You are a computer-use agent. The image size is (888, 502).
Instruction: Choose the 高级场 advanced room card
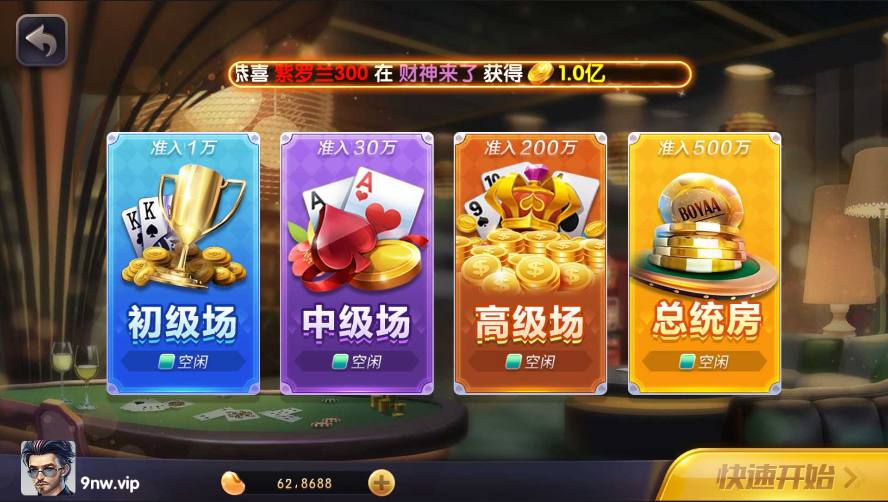[x=530, y=262]
